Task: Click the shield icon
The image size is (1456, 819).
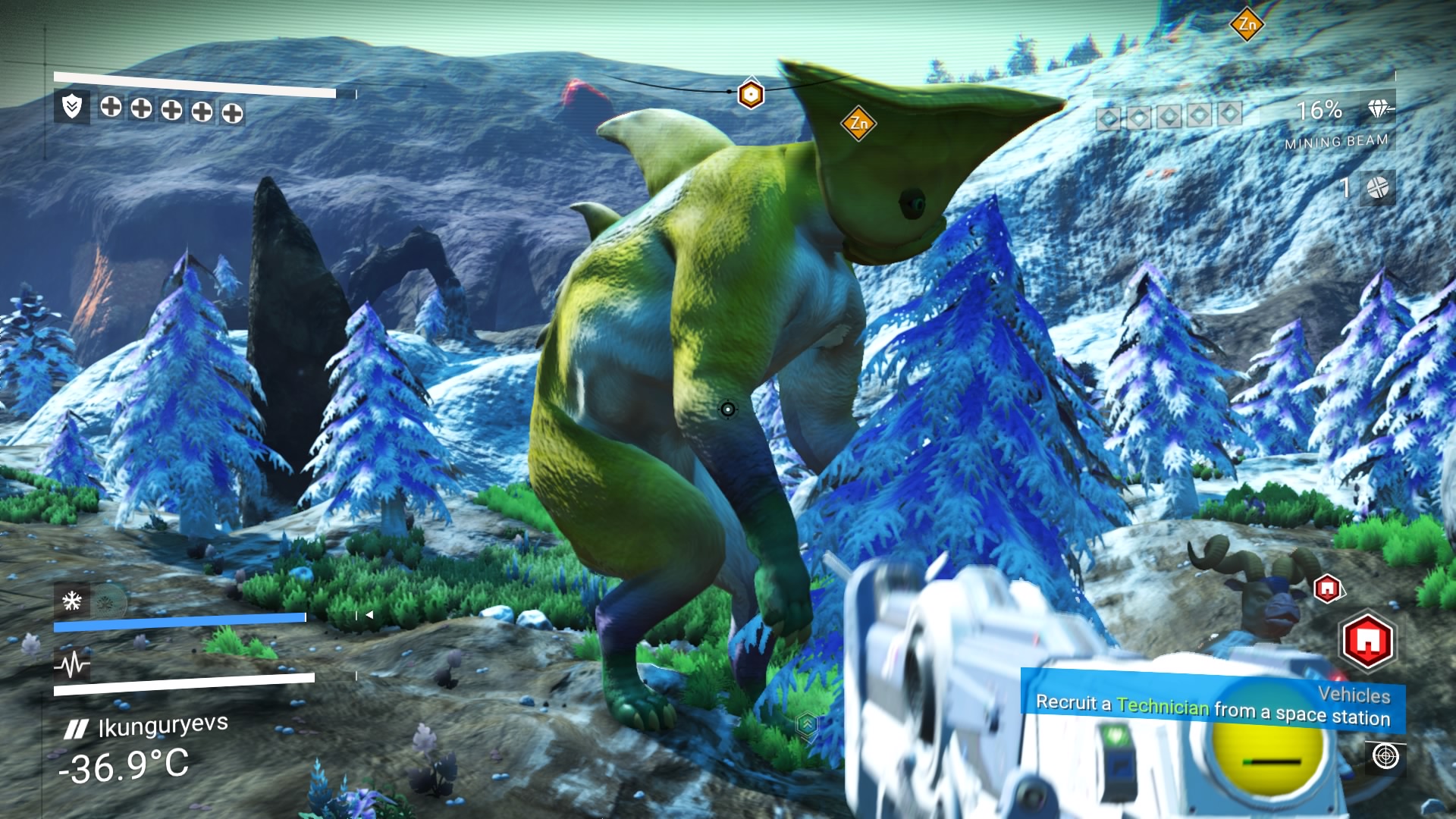Action: pos(72,107)
